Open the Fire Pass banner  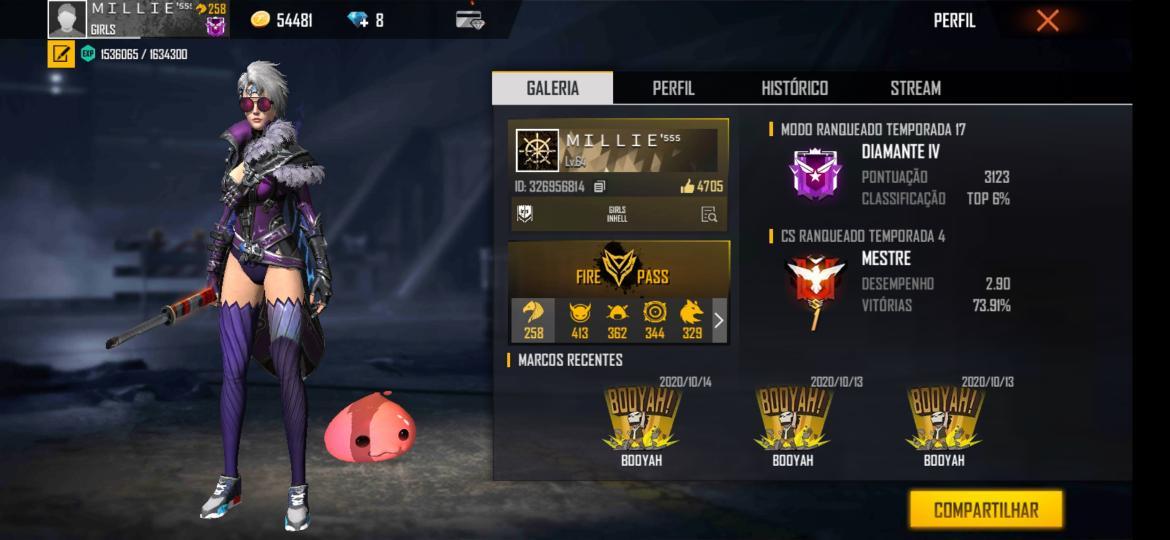619,269
